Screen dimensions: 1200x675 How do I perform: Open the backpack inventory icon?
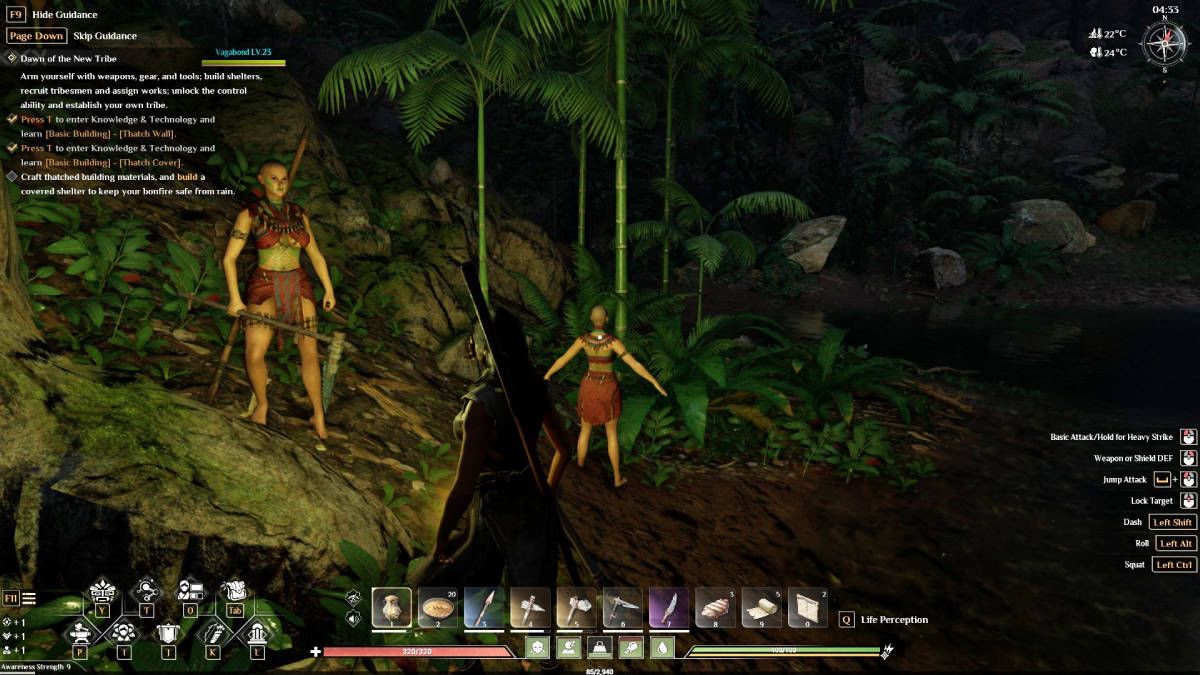click(x=234, y=591)
